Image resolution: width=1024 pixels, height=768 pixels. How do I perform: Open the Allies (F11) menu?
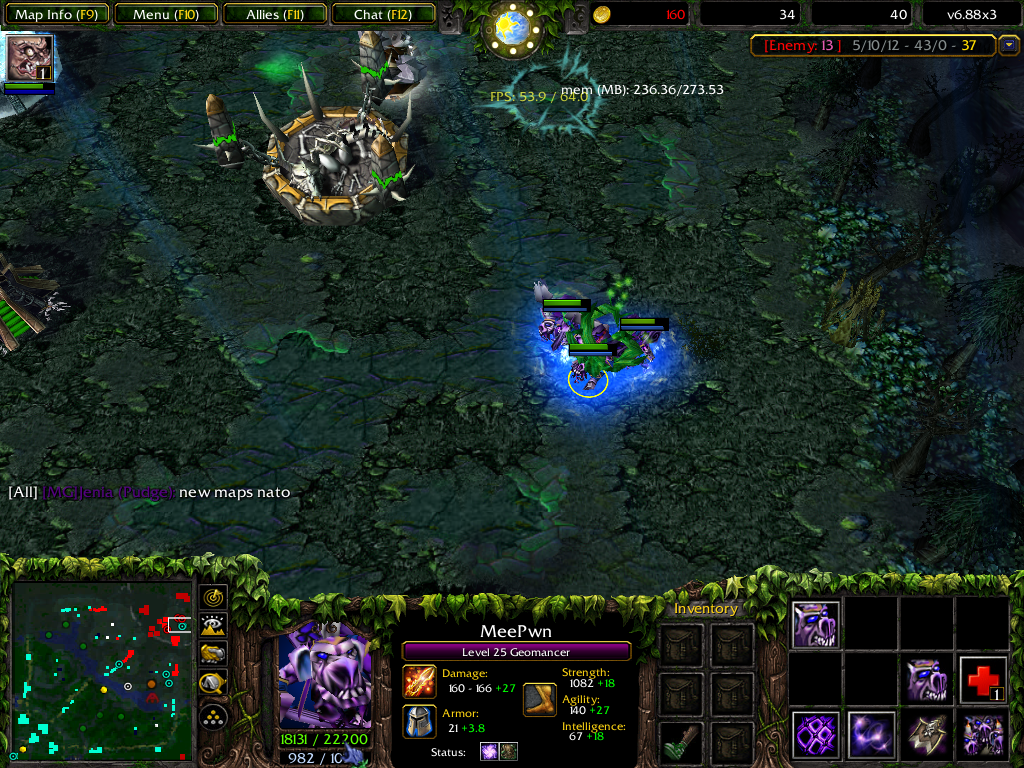275,15
